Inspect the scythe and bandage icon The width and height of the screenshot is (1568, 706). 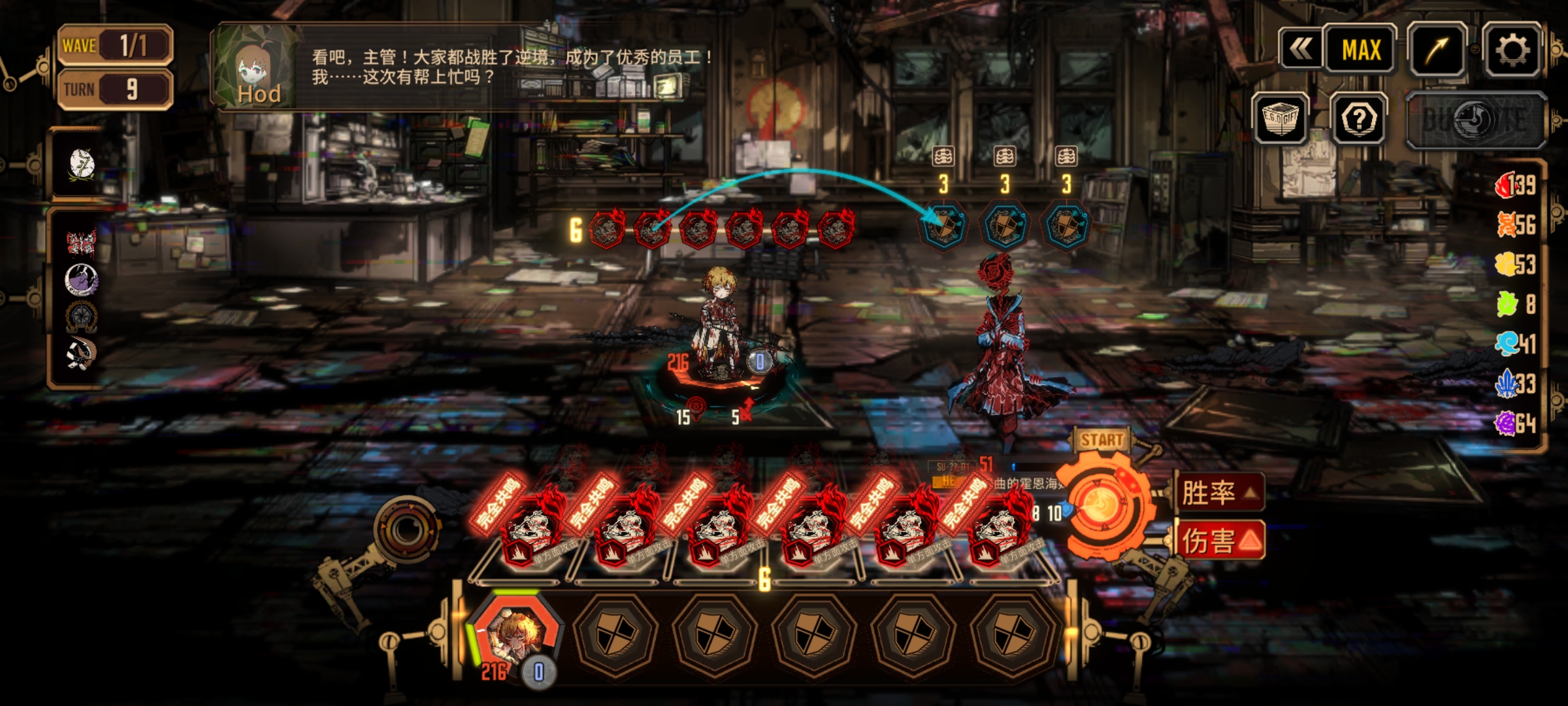[x=81, y=354]
